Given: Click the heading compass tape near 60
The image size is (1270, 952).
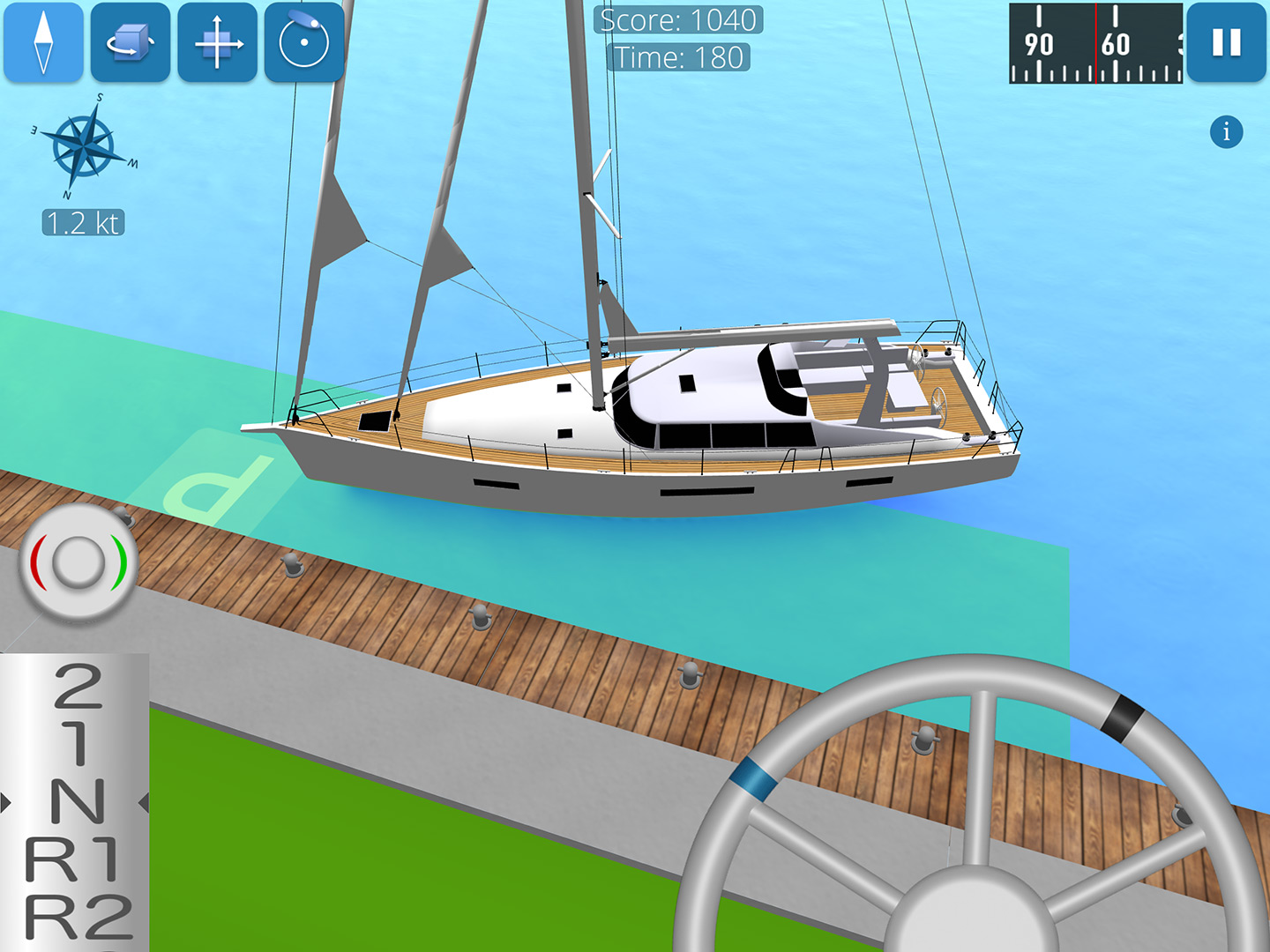Looking at the screenshot, I should click(x=1116, y=42).
